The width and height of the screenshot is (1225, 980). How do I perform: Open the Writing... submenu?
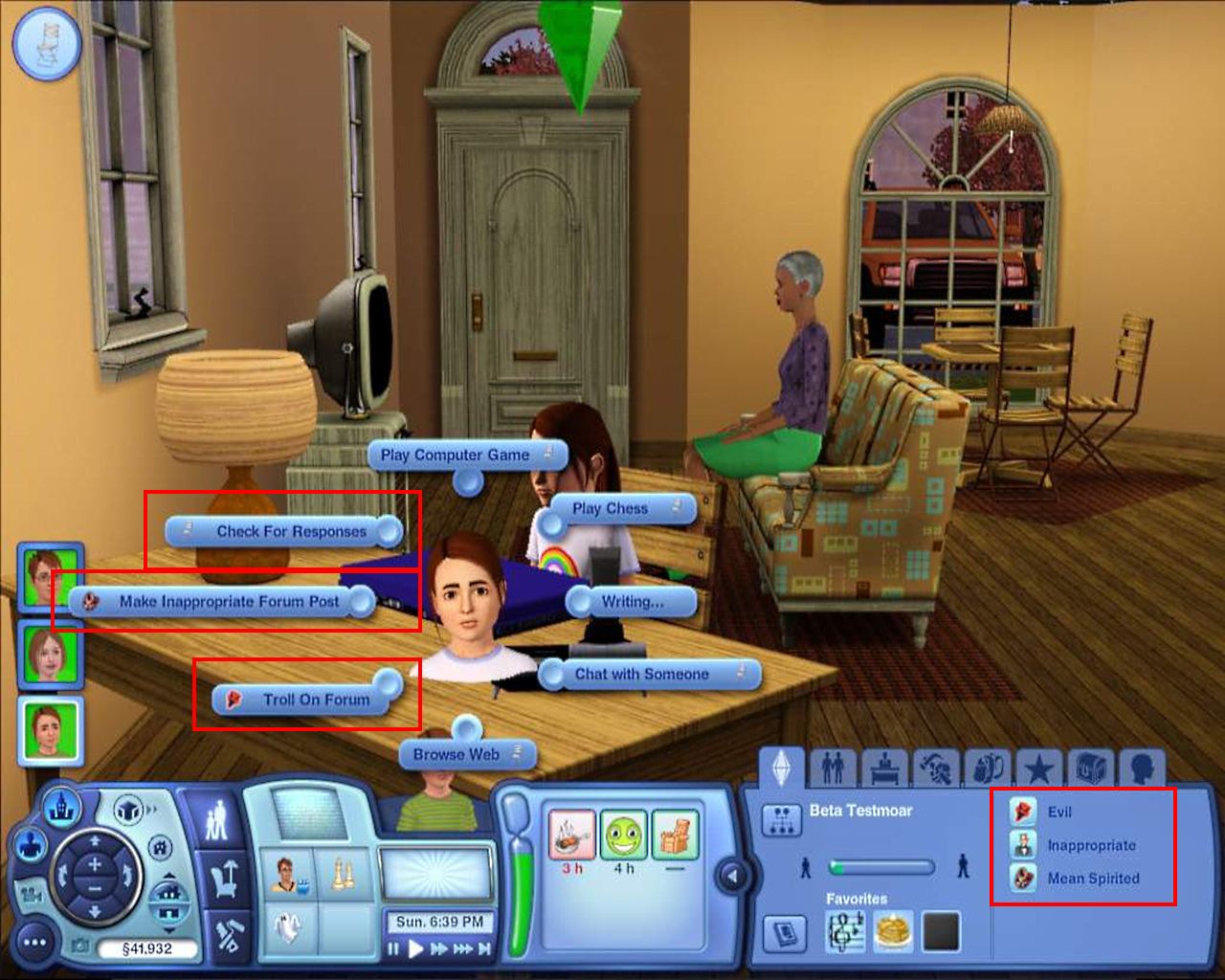tap(632, 602)
